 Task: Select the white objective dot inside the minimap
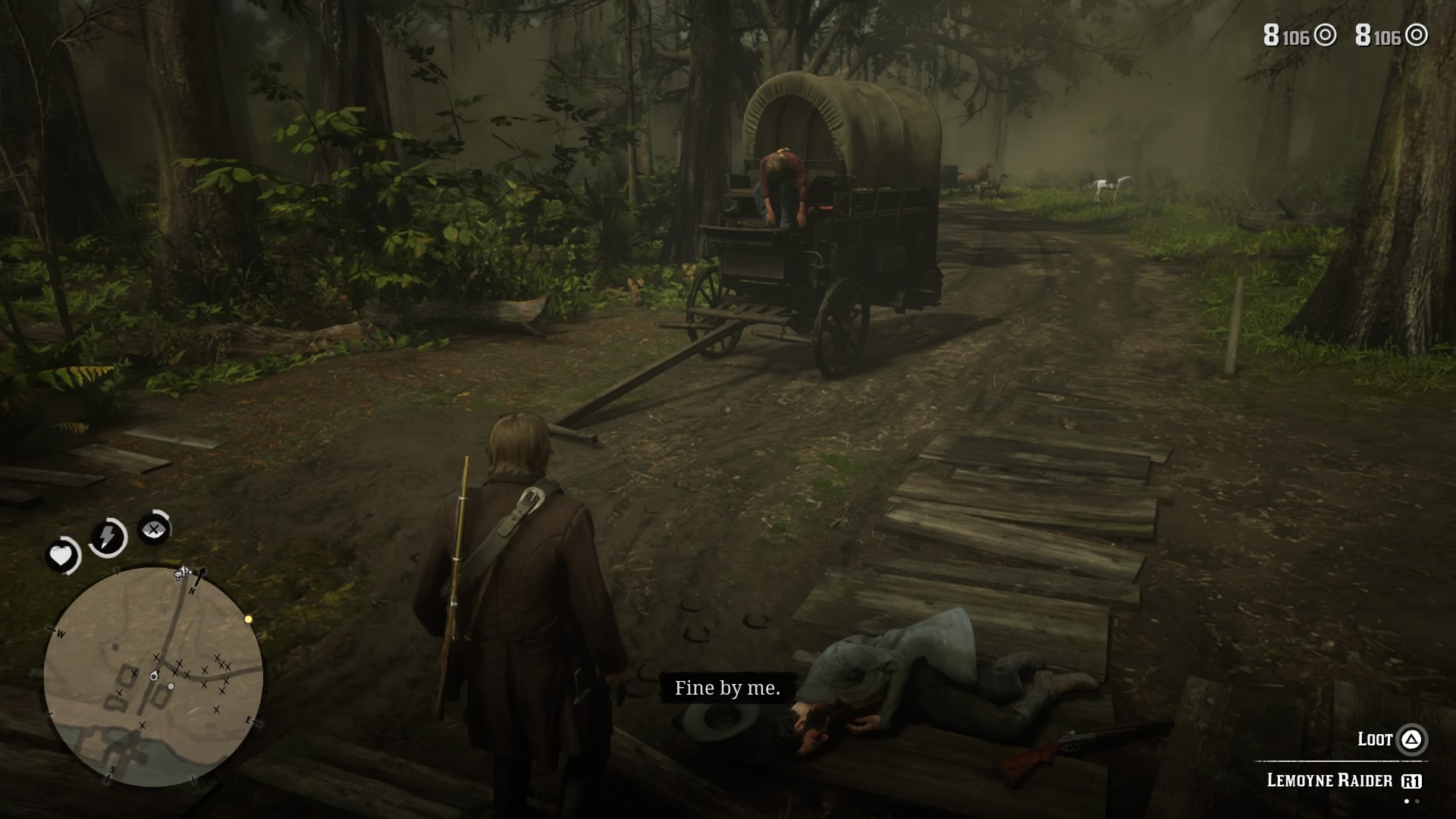click(171, 686)
